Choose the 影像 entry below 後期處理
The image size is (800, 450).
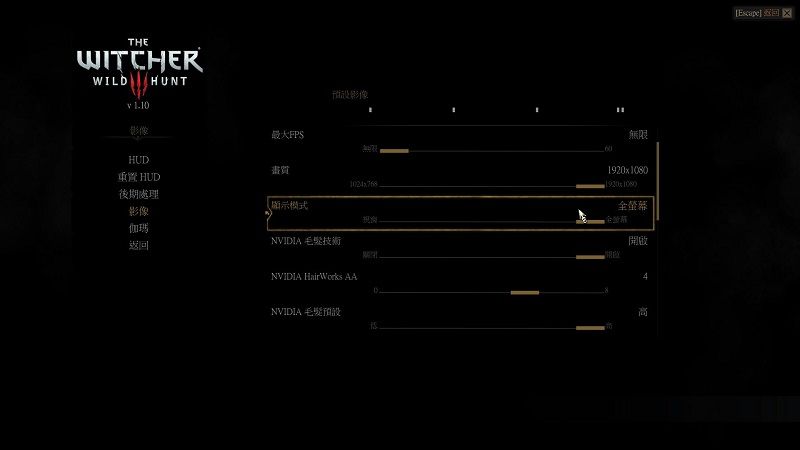point(138,211)
